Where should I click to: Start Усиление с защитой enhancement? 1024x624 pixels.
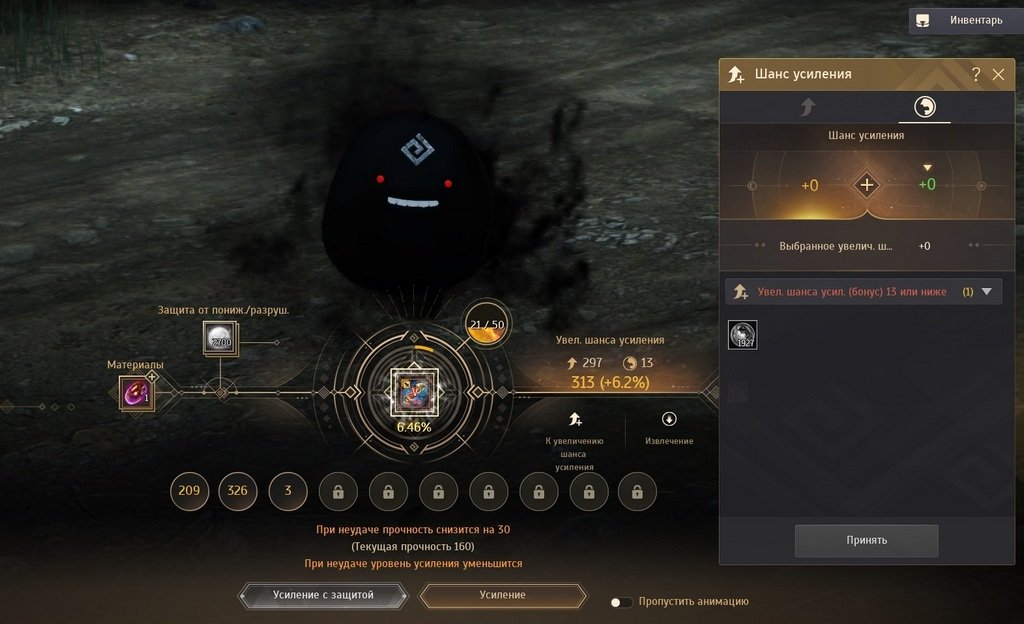tap(323, 595)
